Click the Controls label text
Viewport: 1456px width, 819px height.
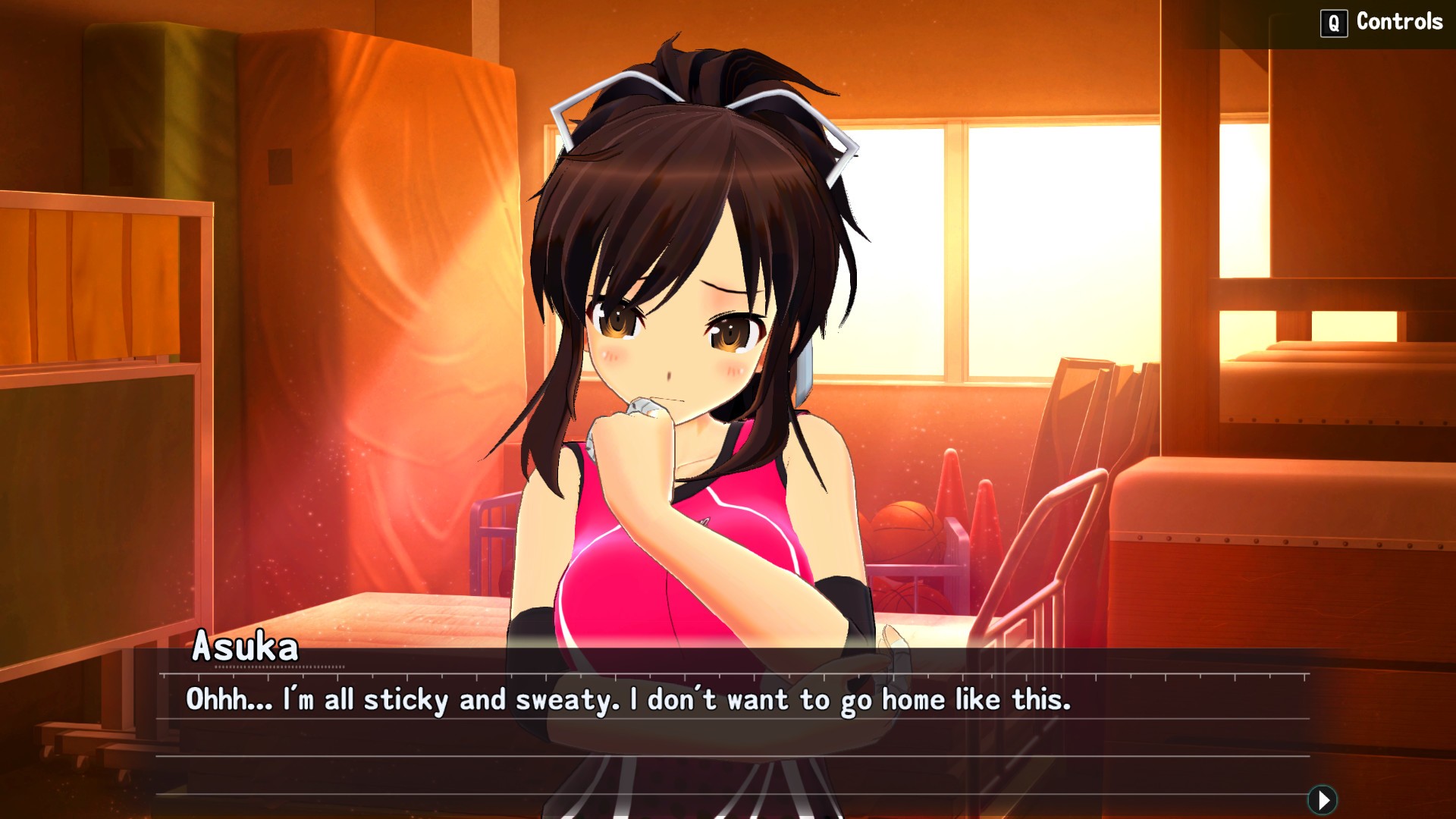coord(1401,21)
